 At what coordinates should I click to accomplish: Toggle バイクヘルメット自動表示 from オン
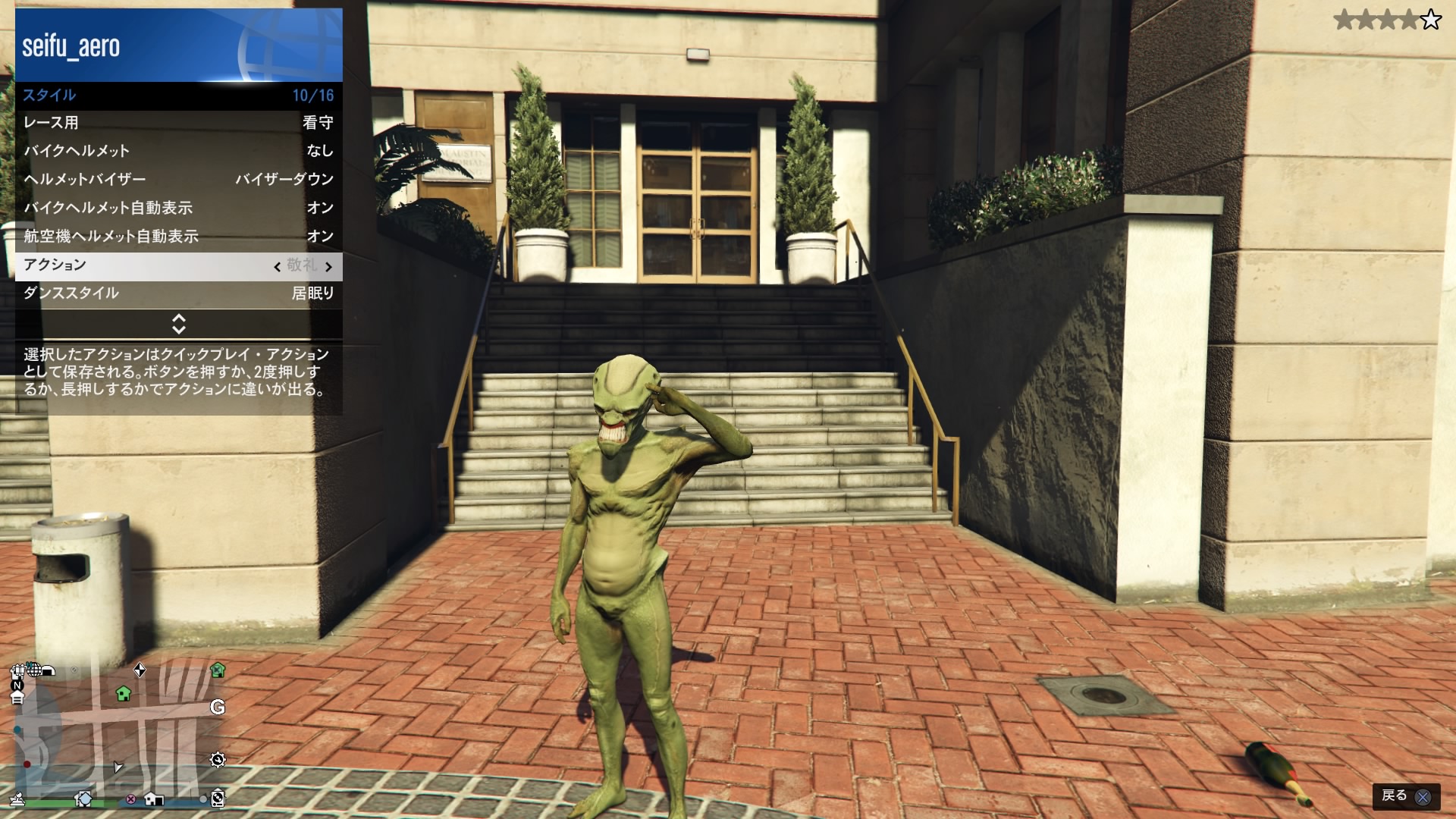[178, 208]
